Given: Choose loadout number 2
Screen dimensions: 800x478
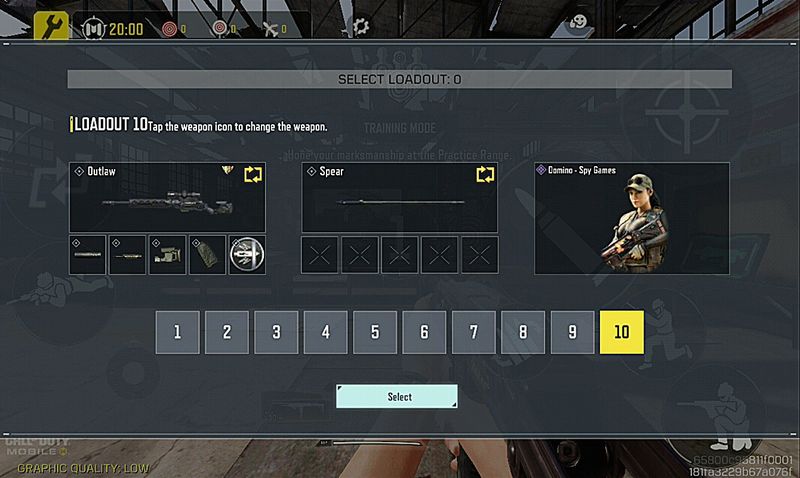Looking at the screenshot, I should pos(227,332).
